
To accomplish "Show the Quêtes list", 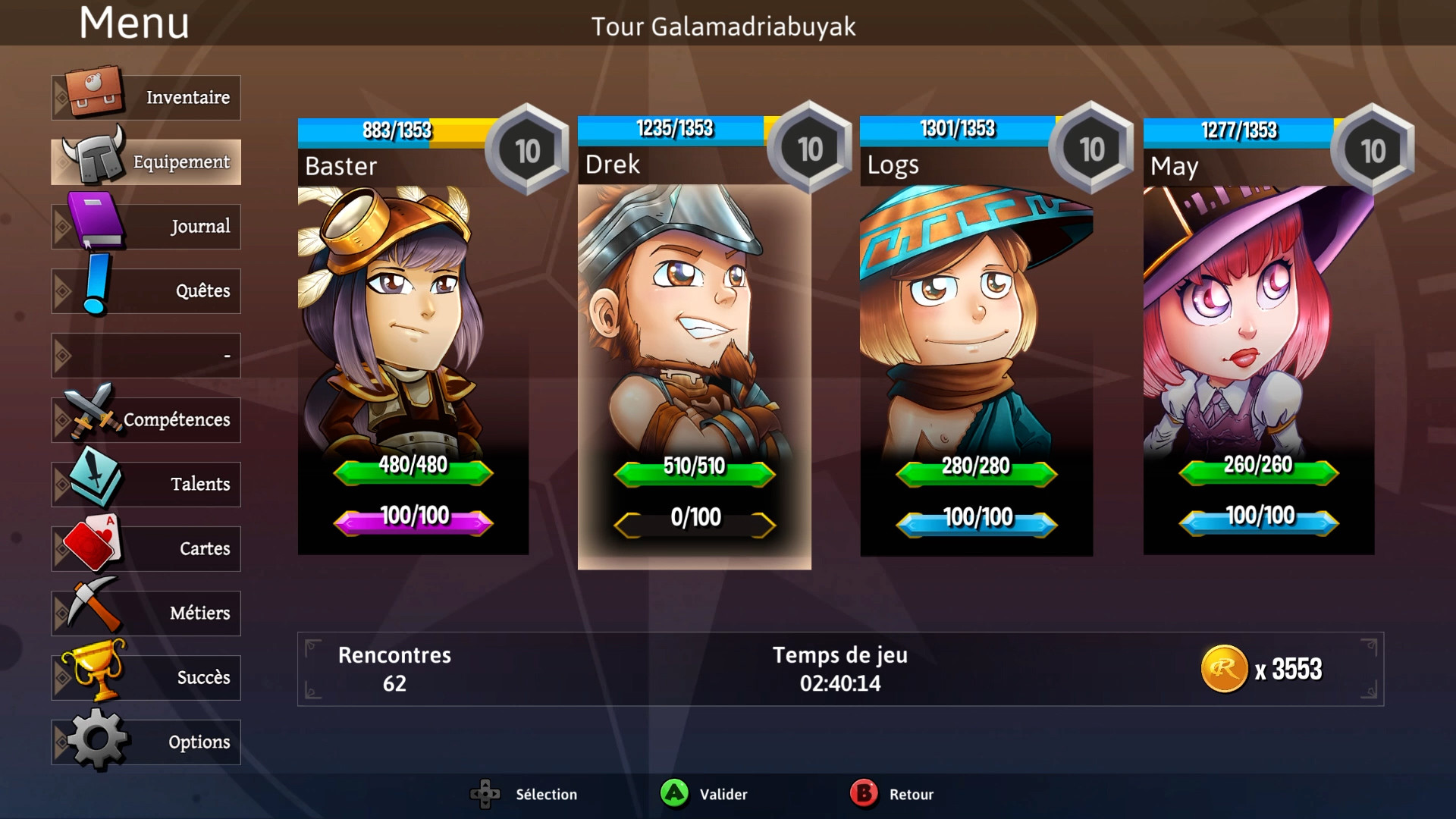I will (146, 291).
